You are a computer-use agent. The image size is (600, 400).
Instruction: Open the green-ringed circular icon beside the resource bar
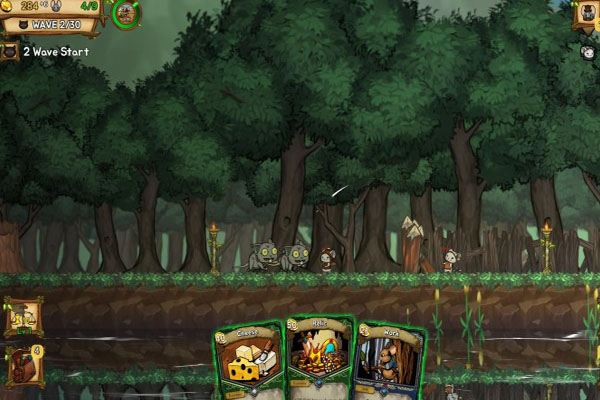tap(127, 13)
